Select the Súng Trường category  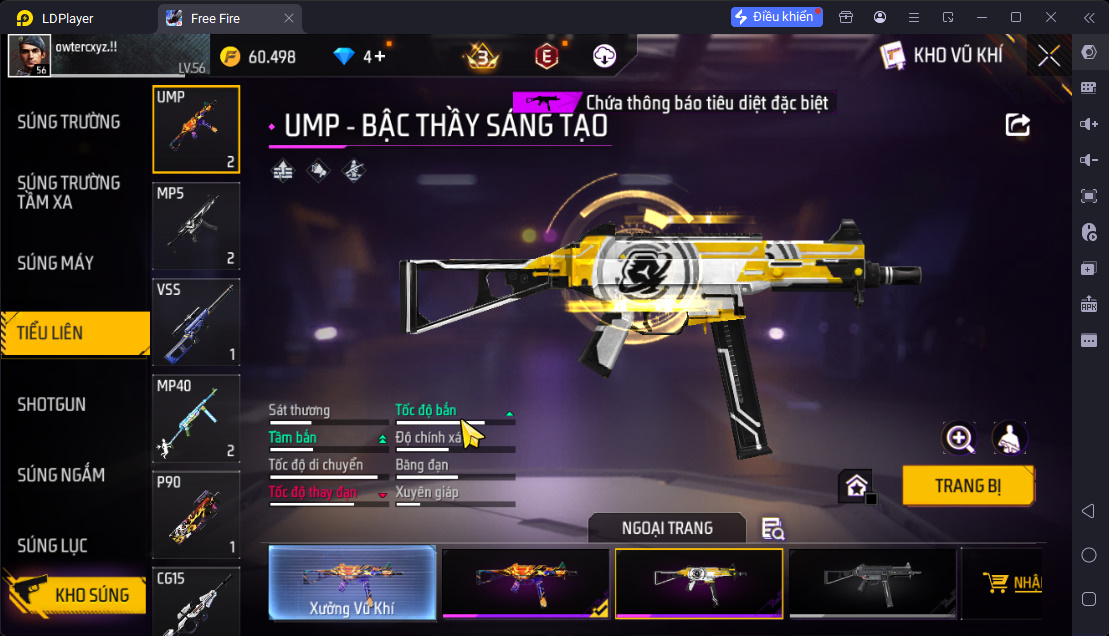click(68, 122)
